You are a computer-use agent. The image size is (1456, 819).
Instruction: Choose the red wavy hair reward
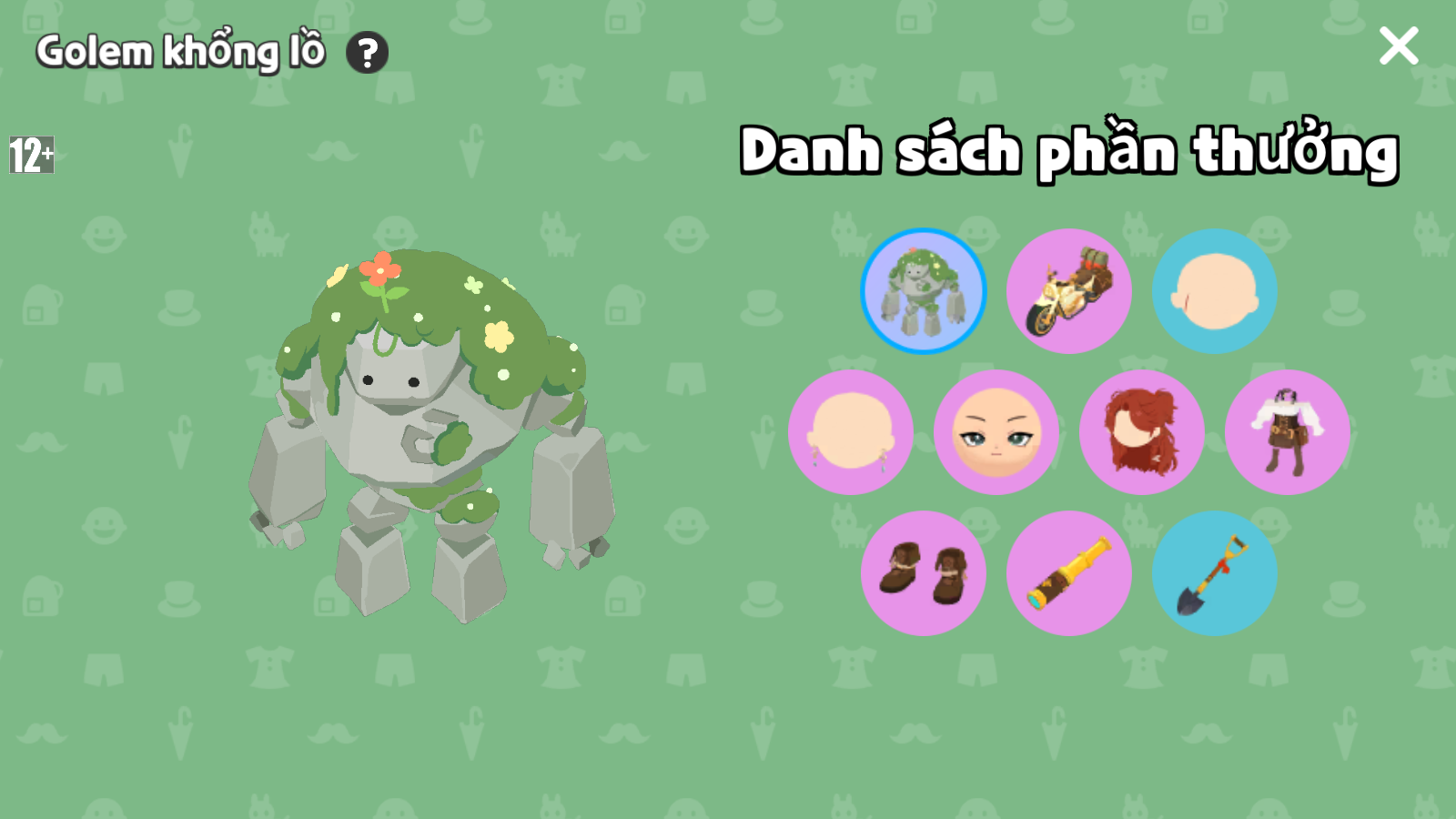click(x=1142, y=432)
